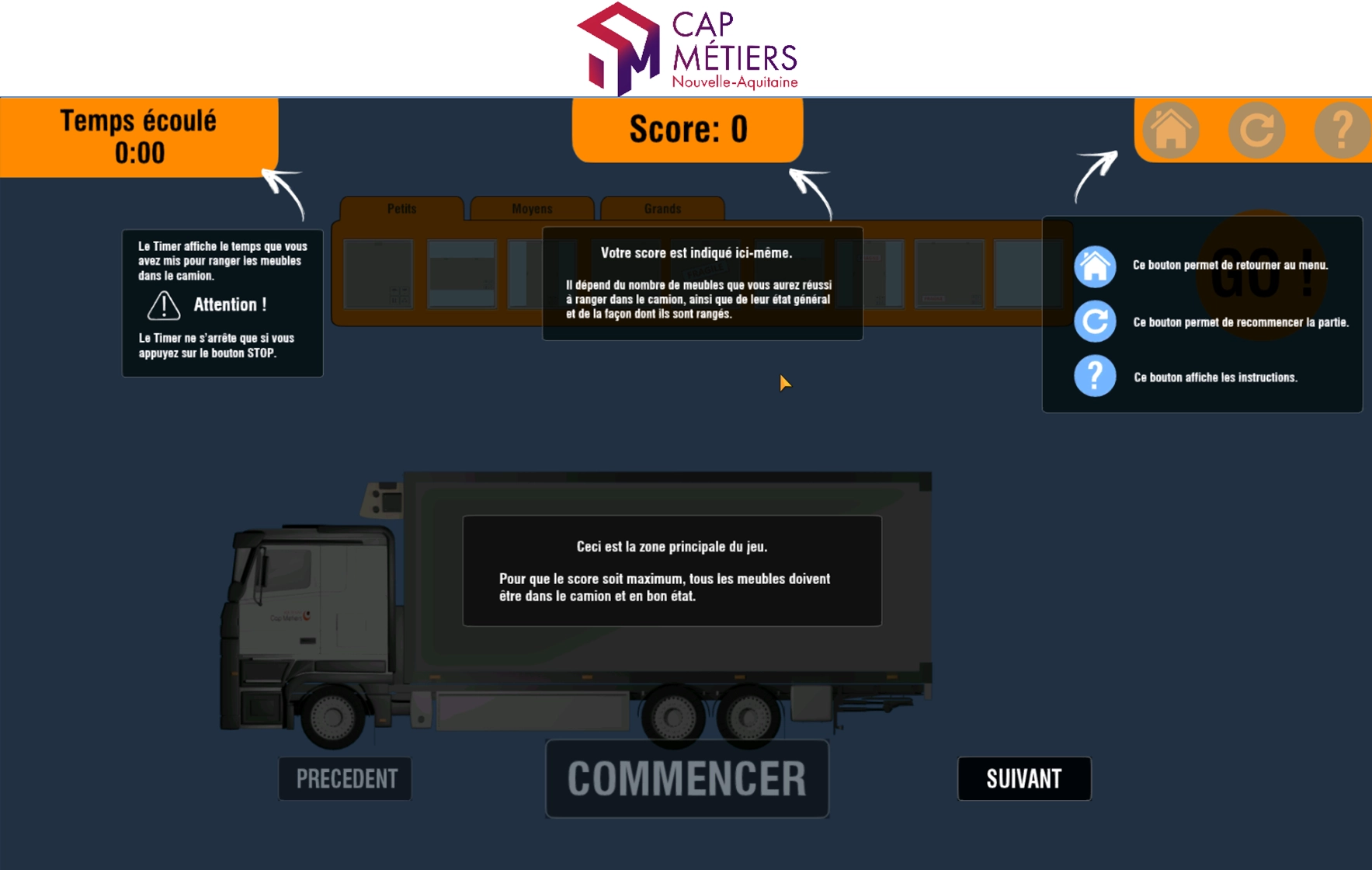Restart the game with the orange circular-arrow icon
Viewport: 1372px width, 870px height.
1256,130
